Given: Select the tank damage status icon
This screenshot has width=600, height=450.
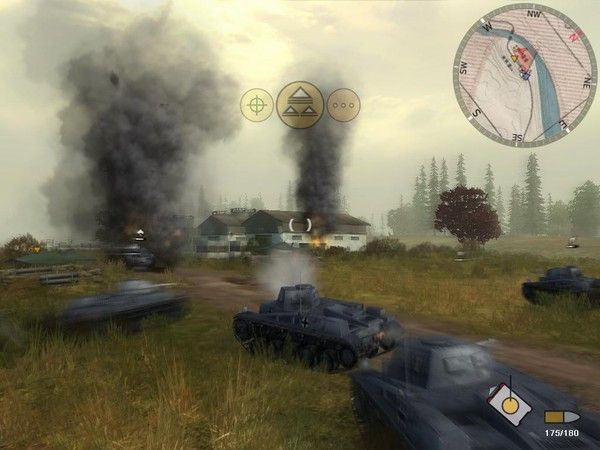Looking at the screenshot, I should pyautogui.click(x=510, y=405).
